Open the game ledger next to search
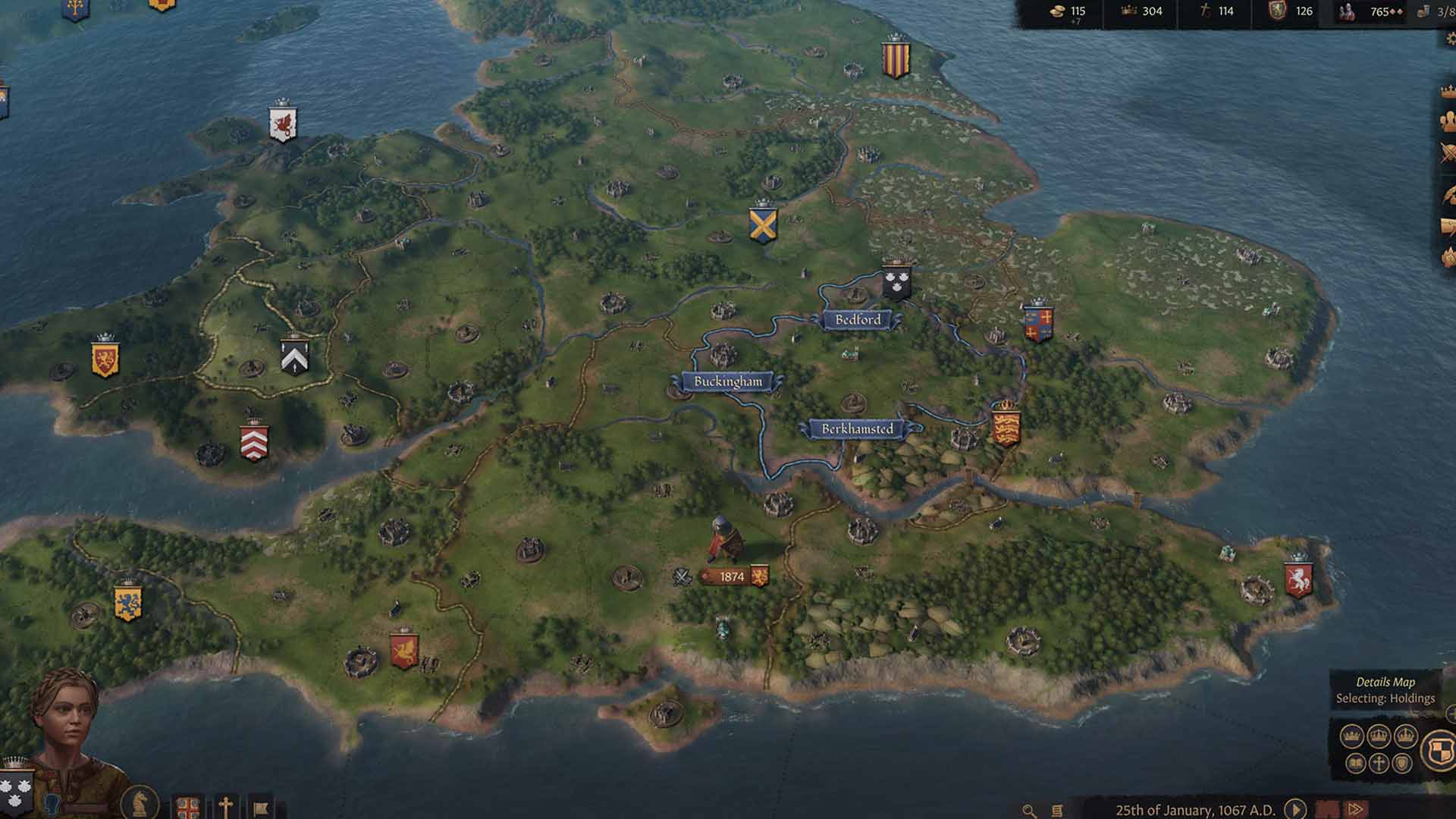 (x=1056, y=810)
